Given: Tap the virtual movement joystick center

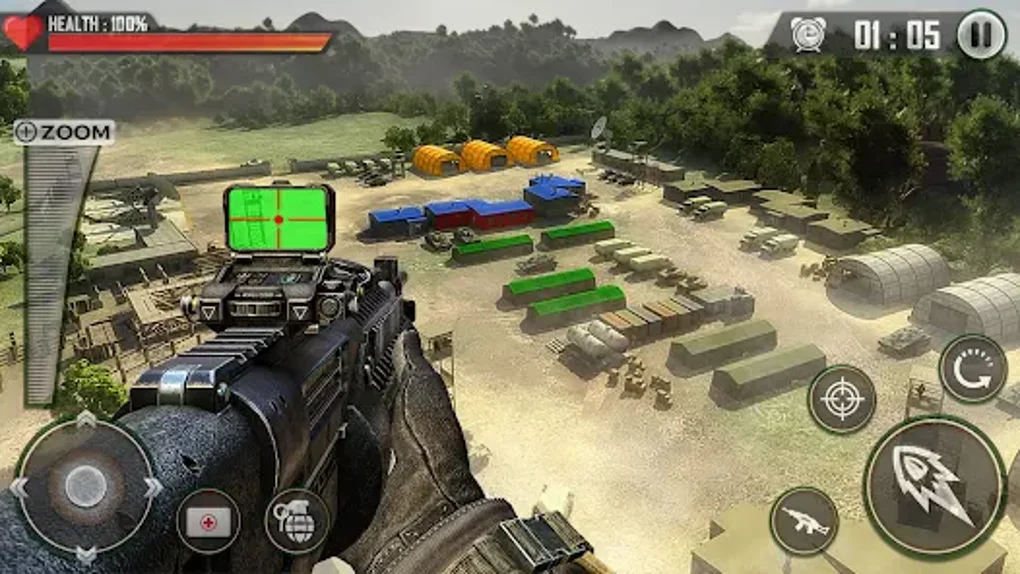Looking at the screenshot, I should pyautogui.click(x=86, y=486).
